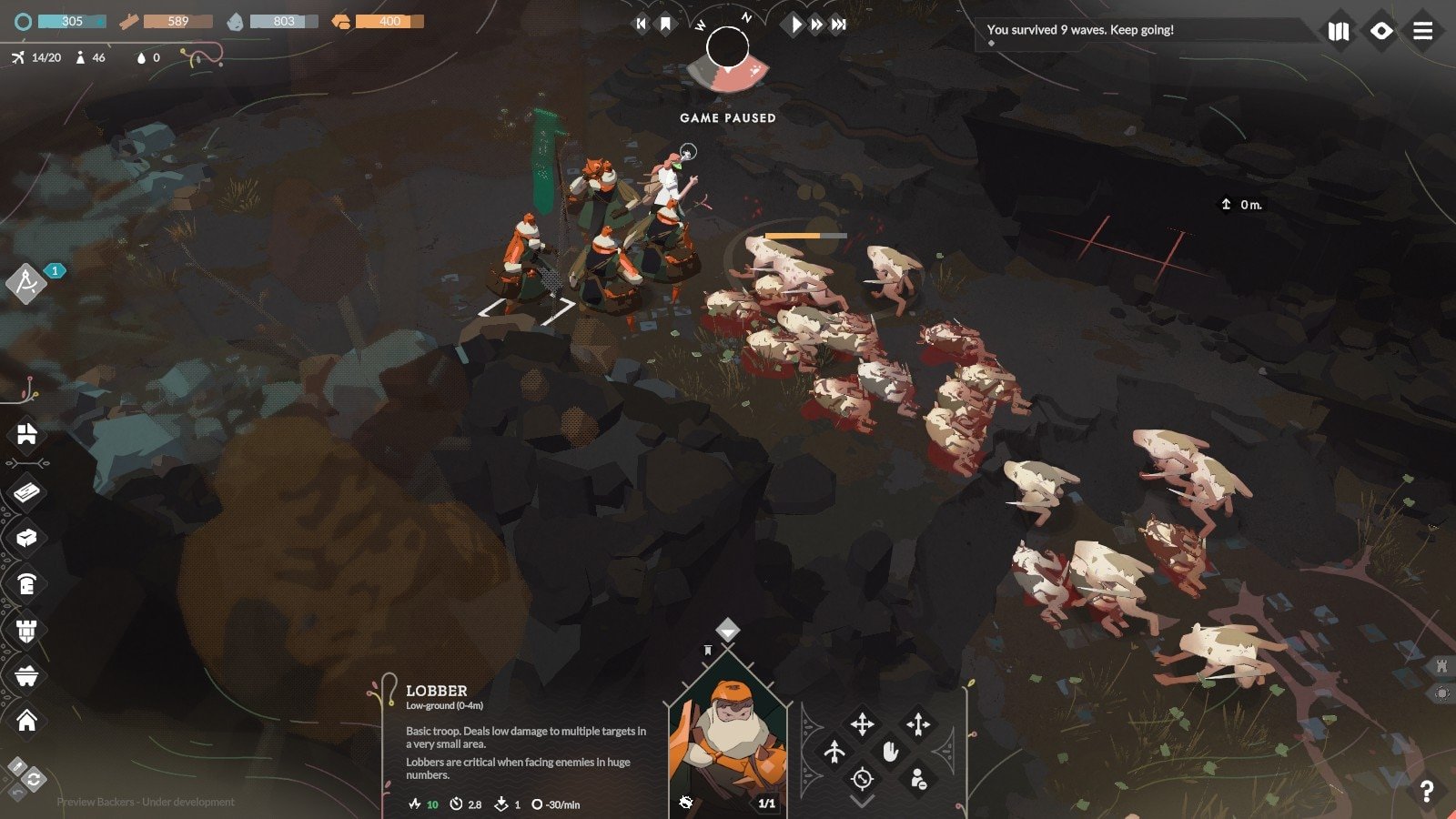
Task: Open the compass drafting tool with badge 1
Action: pos(26,284)
